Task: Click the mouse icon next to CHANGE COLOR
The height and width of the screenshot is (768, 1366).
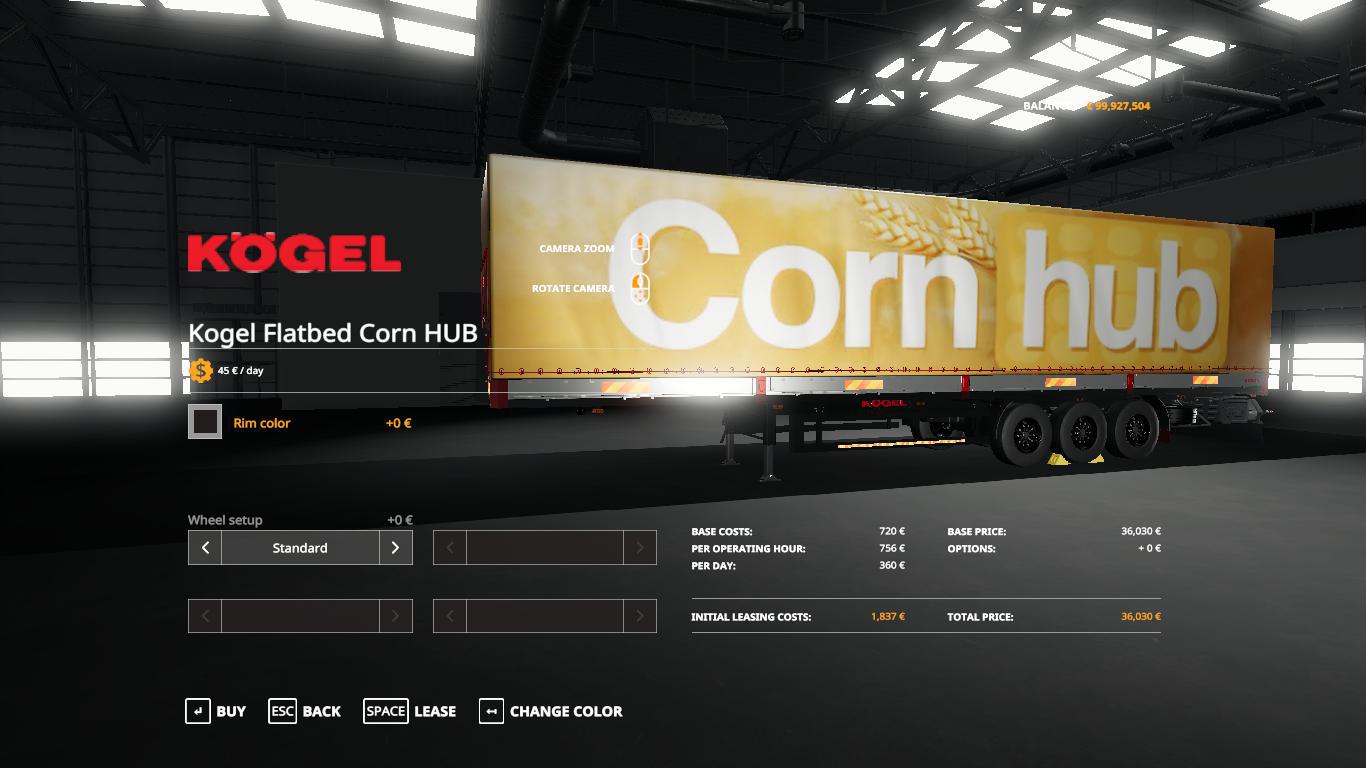Action: click(491, 711)
